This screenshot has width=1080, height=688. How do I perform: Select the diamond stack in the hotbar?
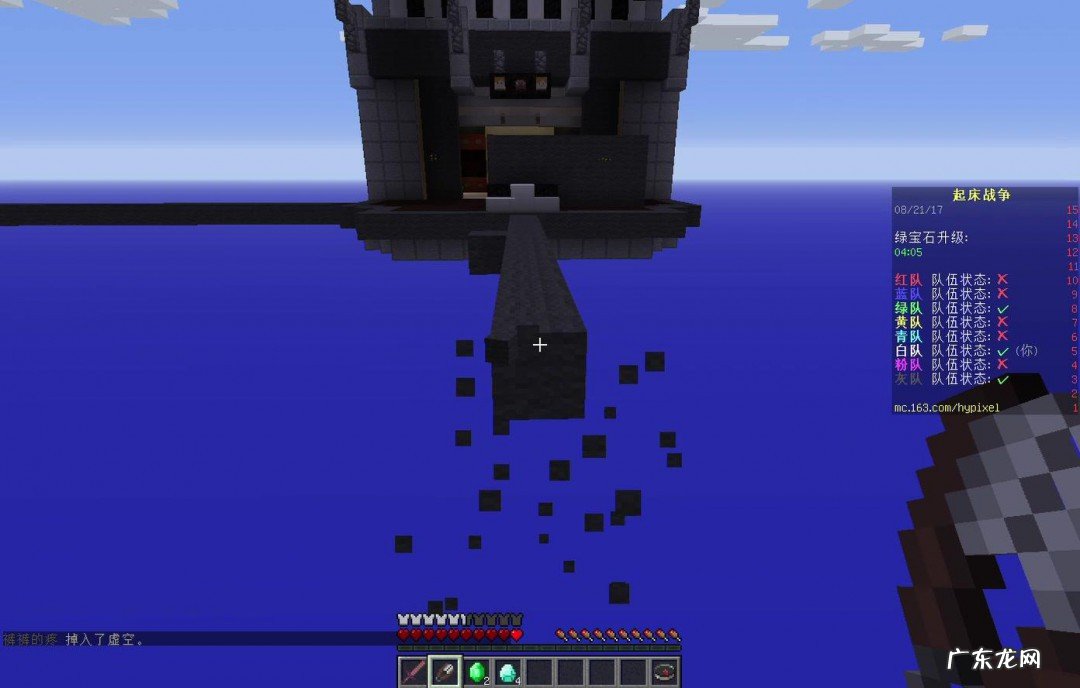point(508,672)
